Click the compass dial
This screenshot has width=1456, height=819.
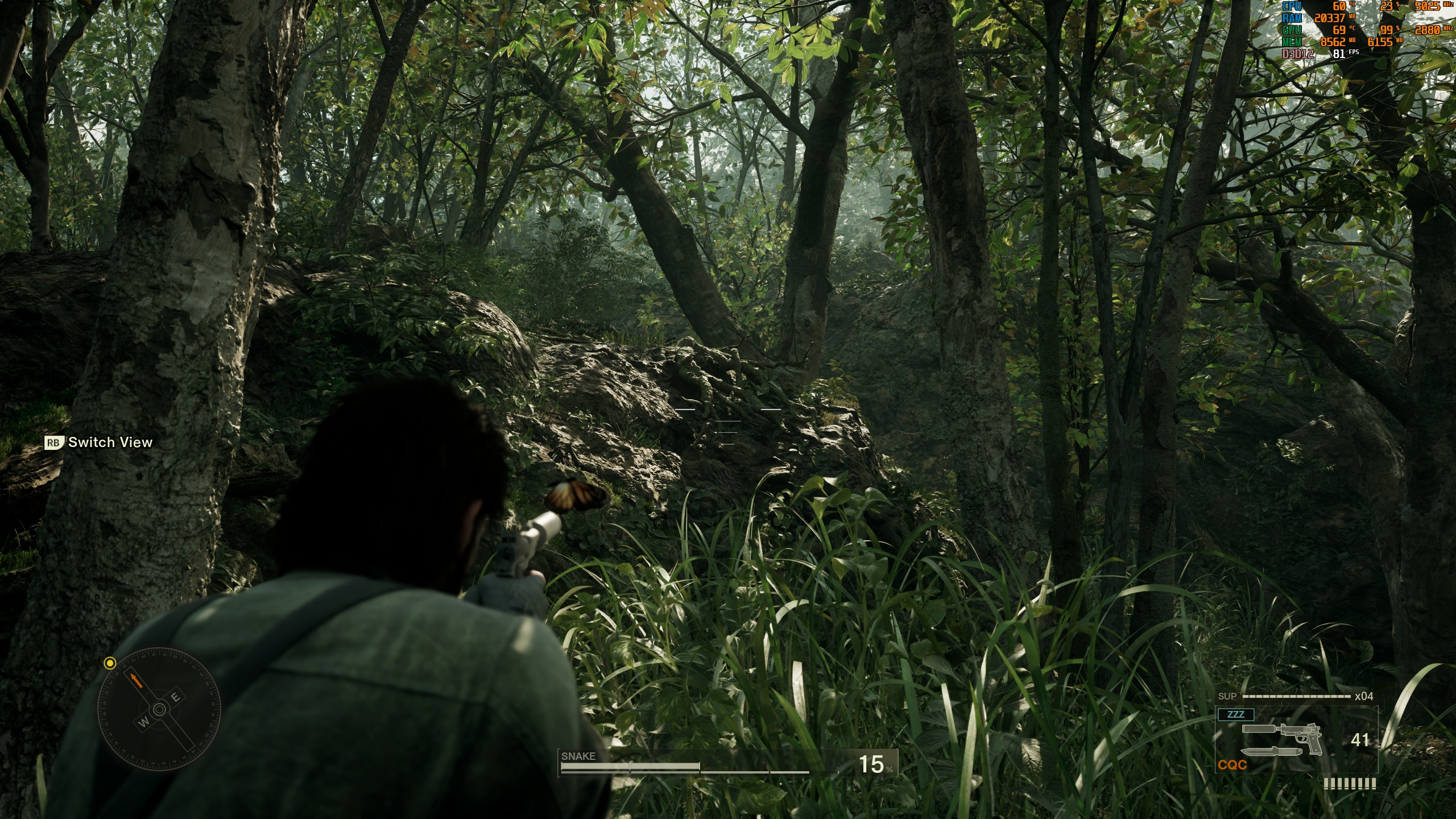[x=159, y=709]
